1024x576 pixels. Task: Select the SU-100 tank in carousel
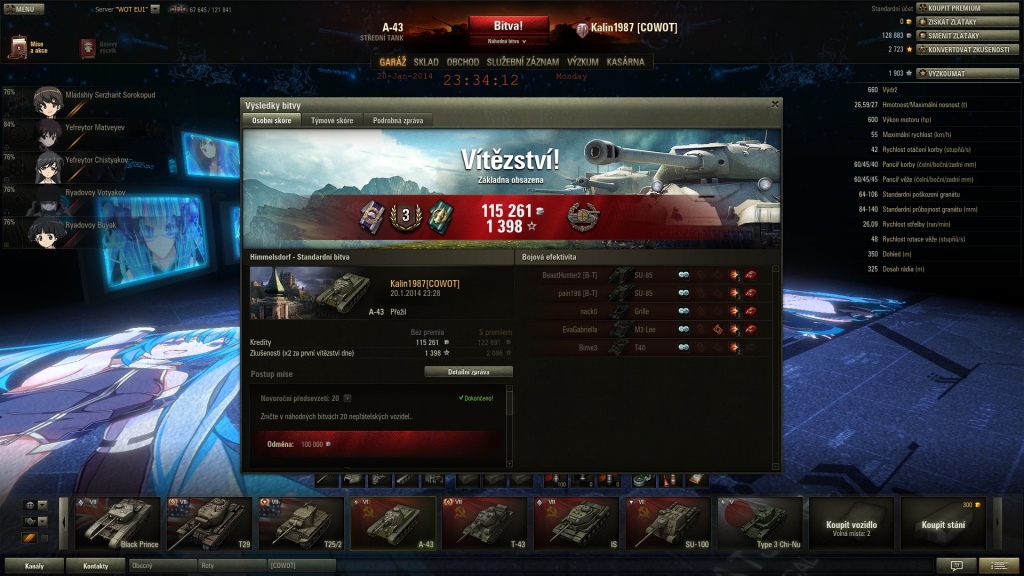pyautogui.click(x=668, y=524)
